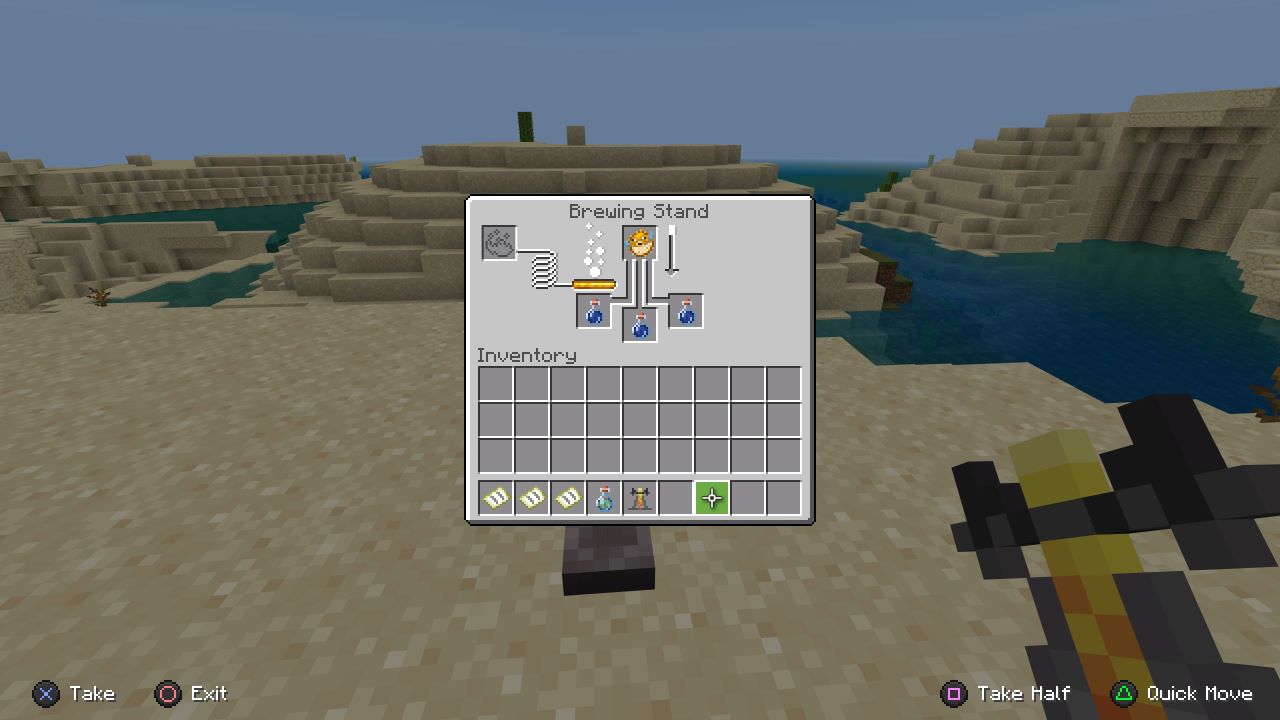Viewport: 1280px width, 720px height.
Task: Select the brewing stand item in the hotbar
Action: tap(641, 497)
